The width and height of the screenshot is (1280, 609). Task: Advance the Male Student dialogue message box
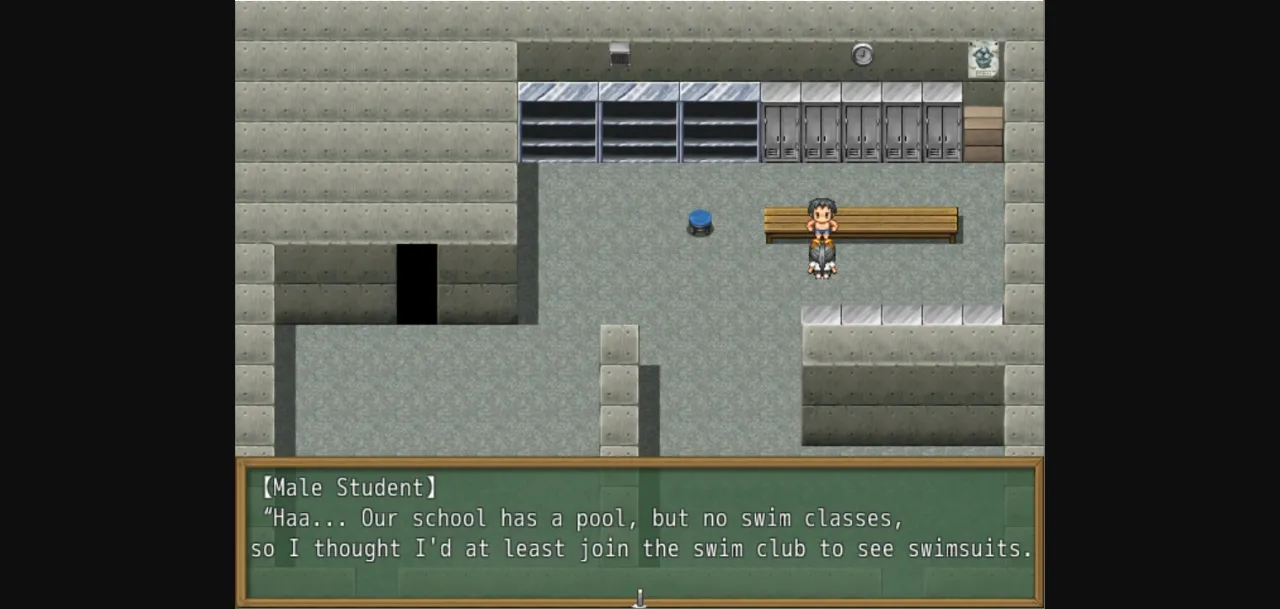[x=640, y=530]
